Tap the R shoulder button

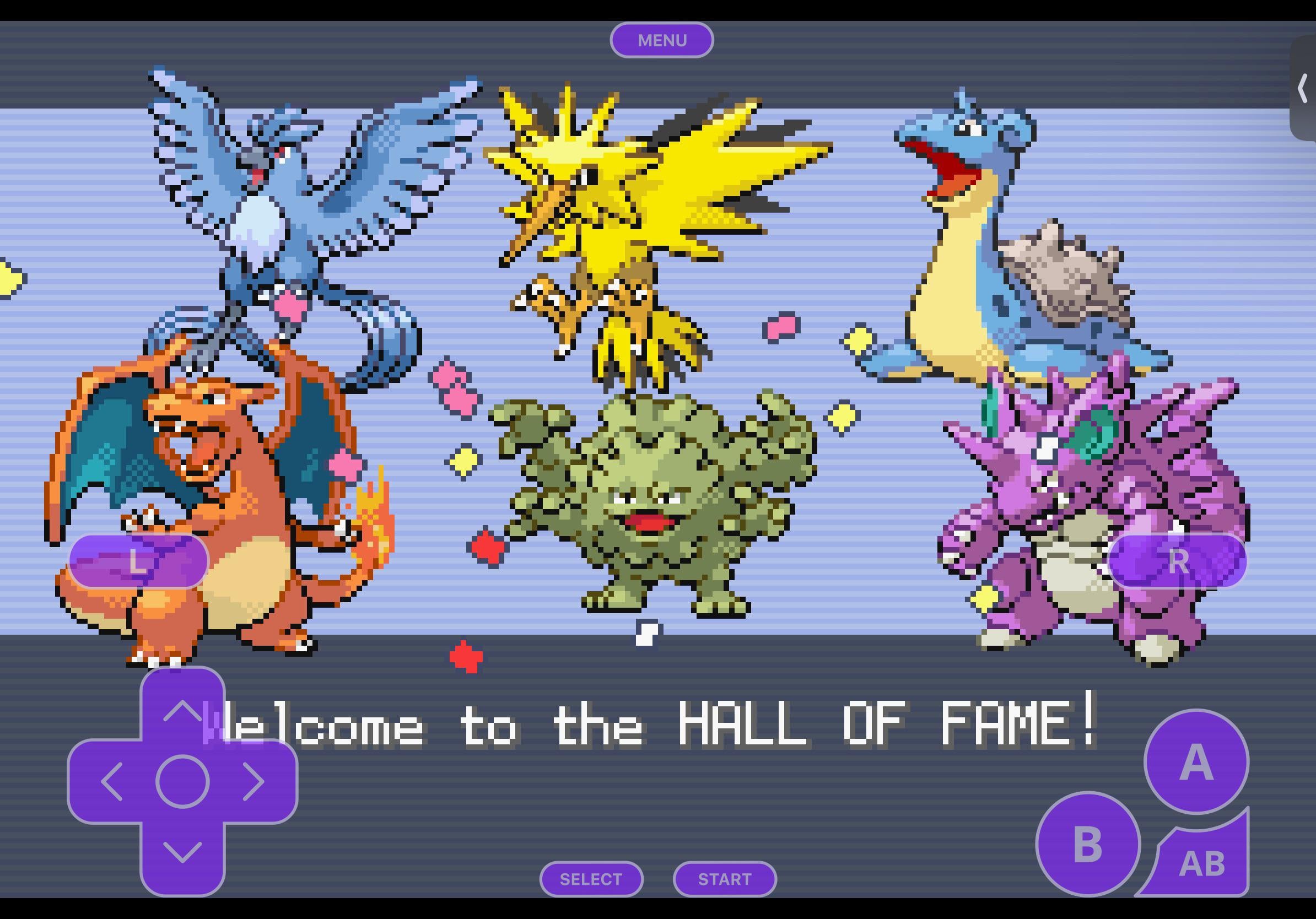[1177, 561]
